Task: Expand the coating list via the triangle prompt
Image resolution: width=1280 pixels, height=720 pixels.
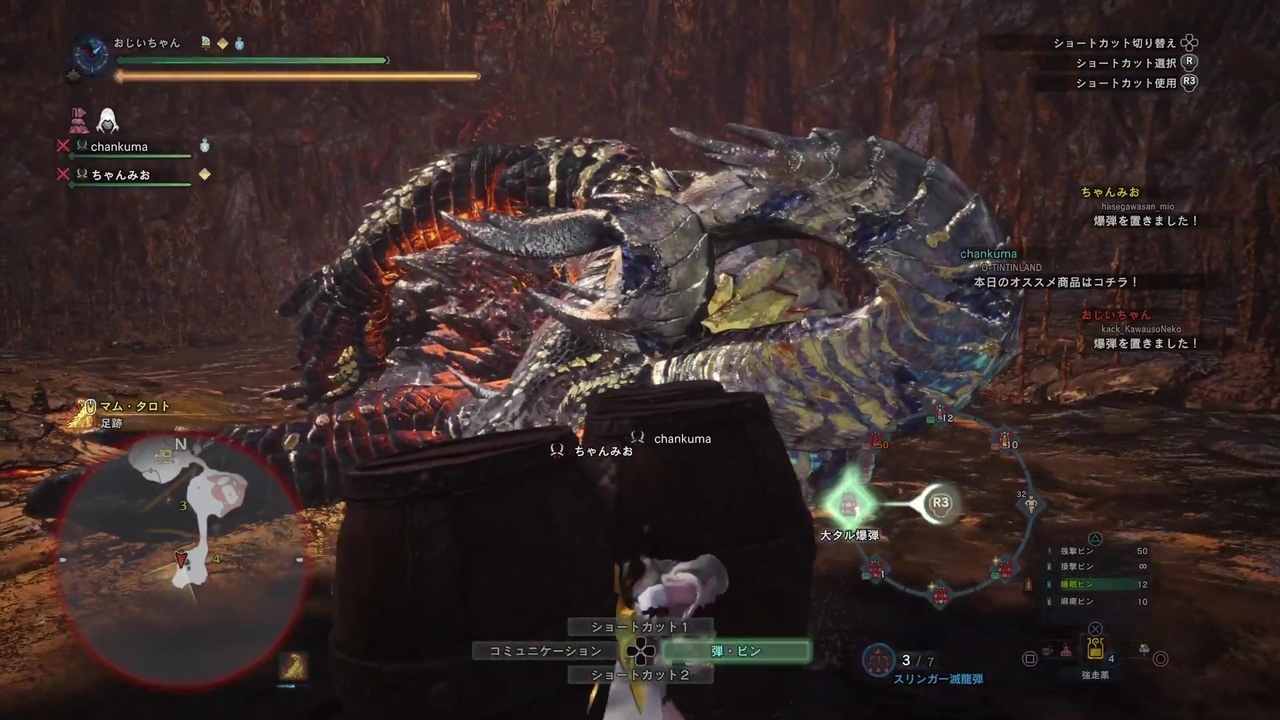Action: pos(1094,538)
